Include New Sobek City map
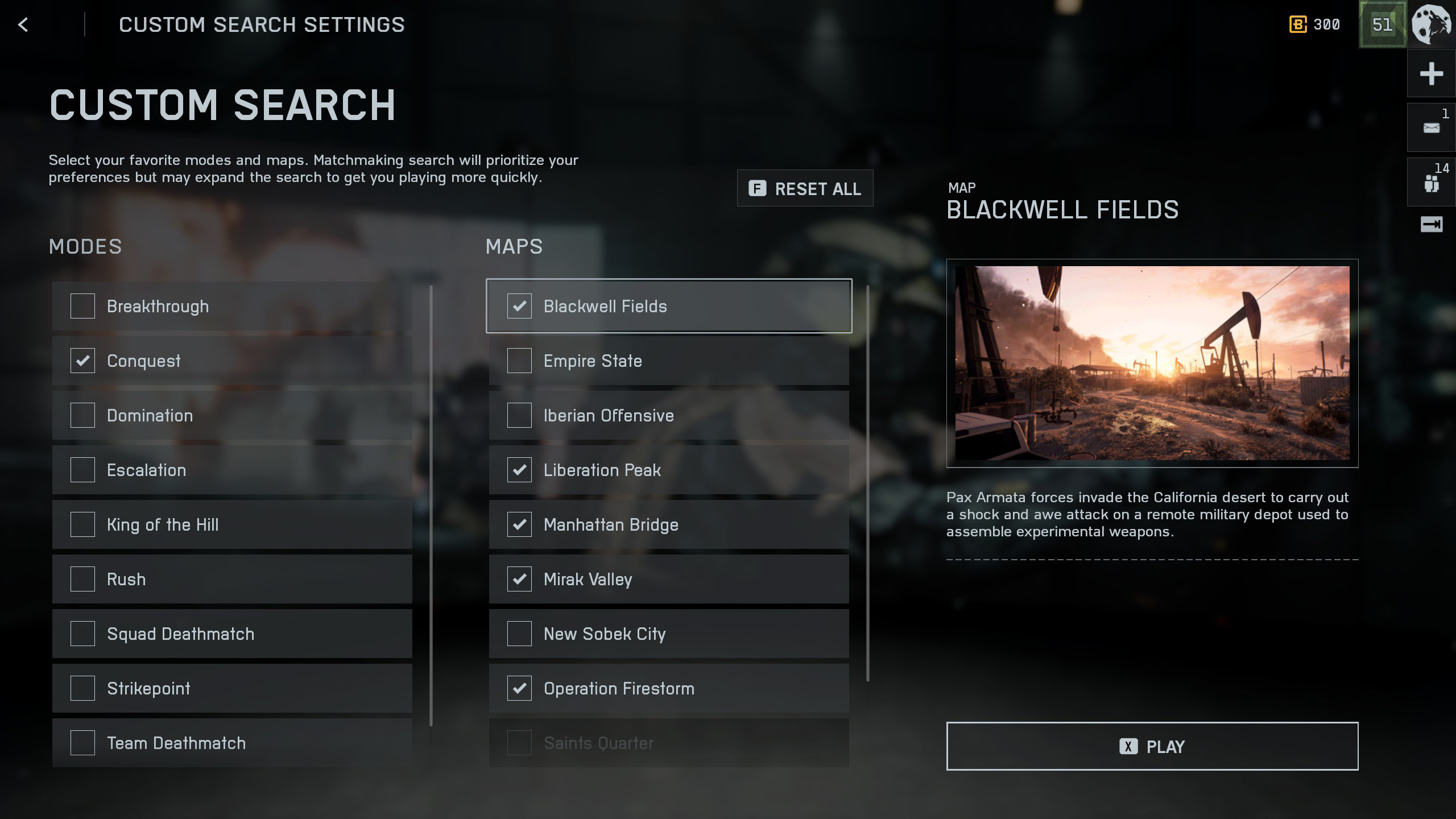This screenshot has width=1456, height=819. tap(519, 634)
